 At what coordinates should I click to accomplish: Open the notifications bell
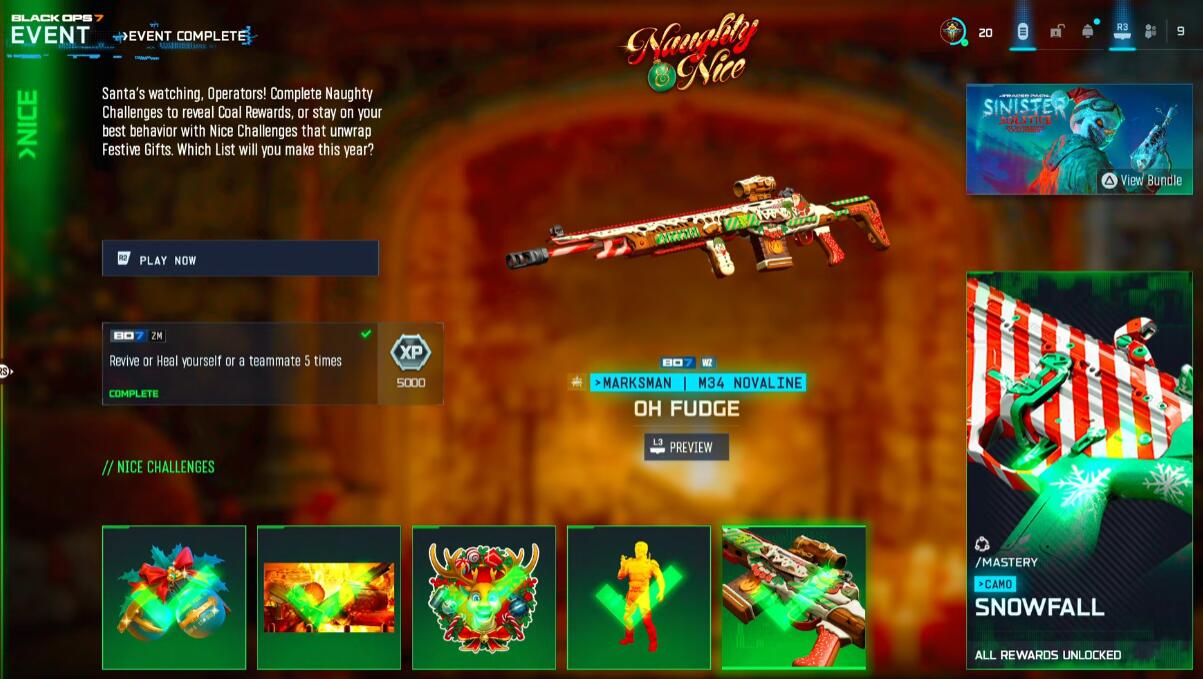[x=1088, y=32]
